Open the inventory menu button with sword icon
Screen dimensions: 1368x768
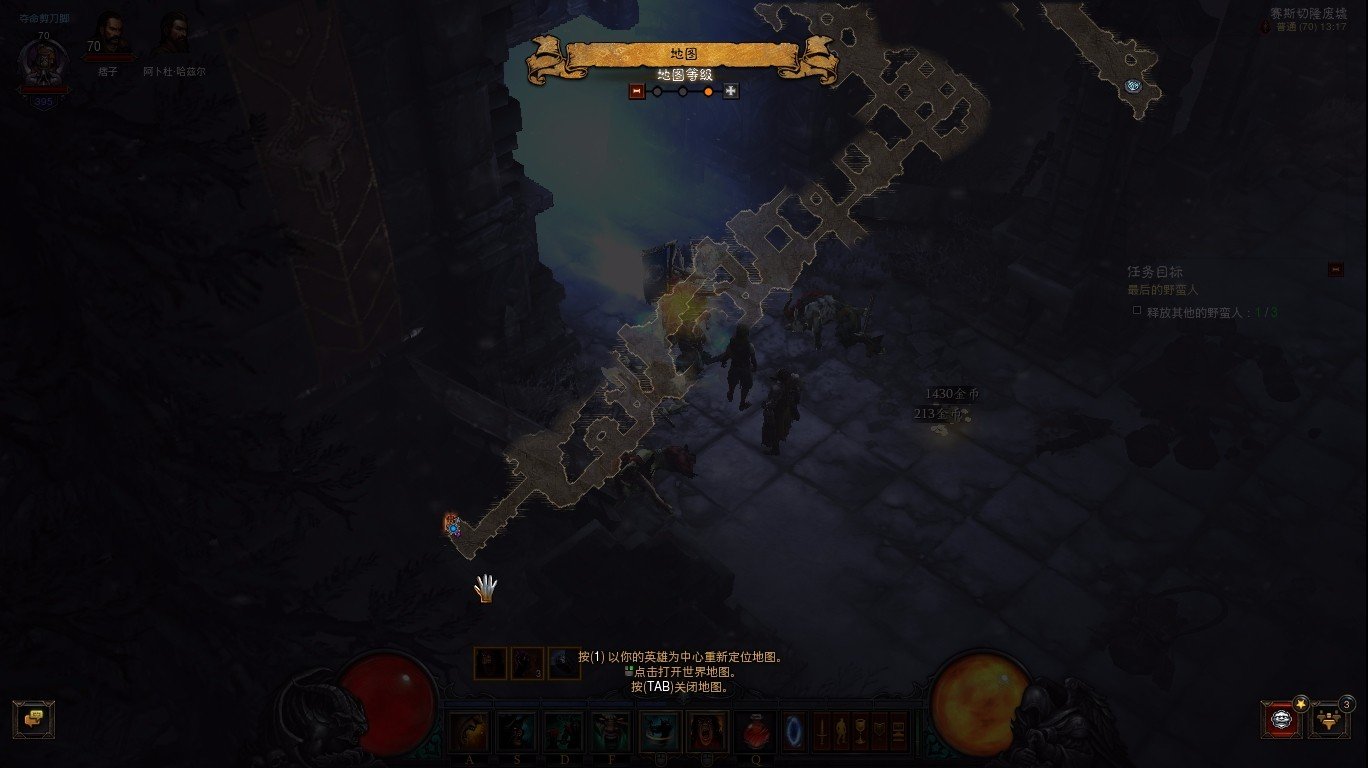[822, 732]
